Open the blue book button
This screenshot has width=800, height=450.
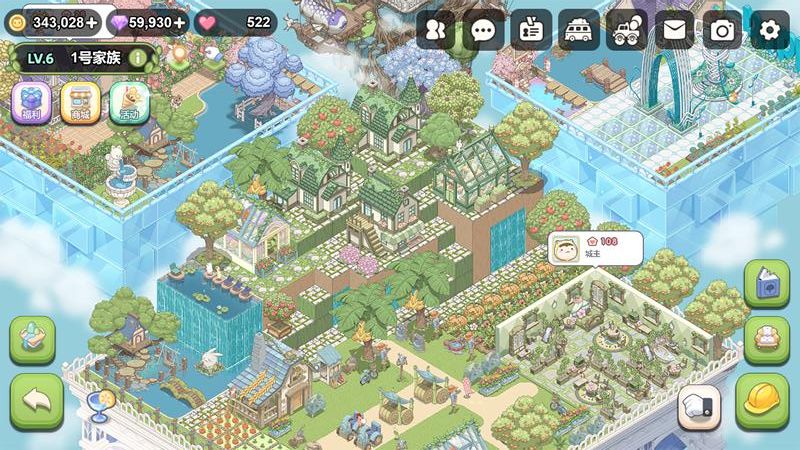[x=767, y=285]
